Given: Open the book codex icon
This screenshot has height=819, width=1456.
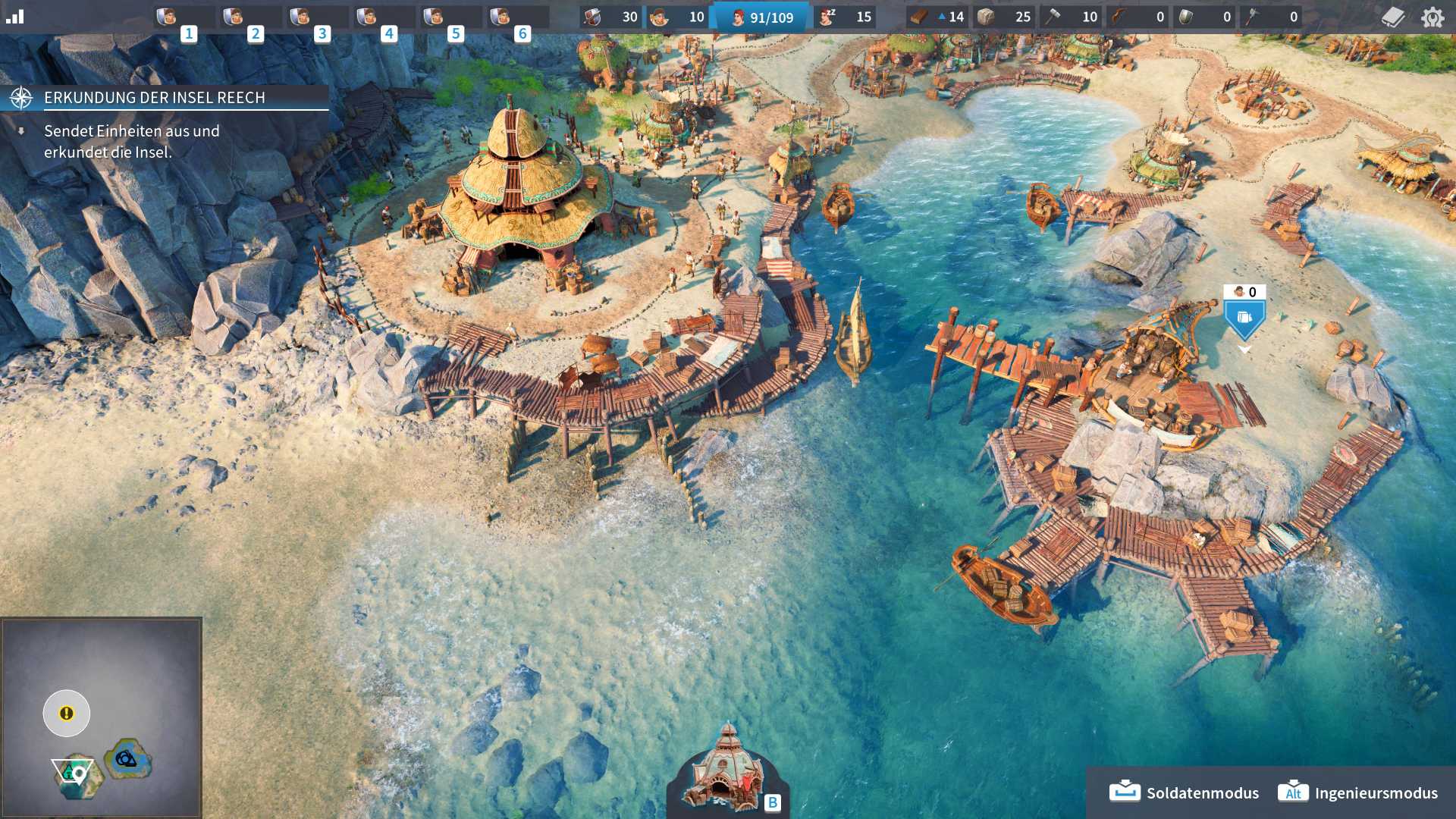Looking at the screenshot, I should point(1393,17).
